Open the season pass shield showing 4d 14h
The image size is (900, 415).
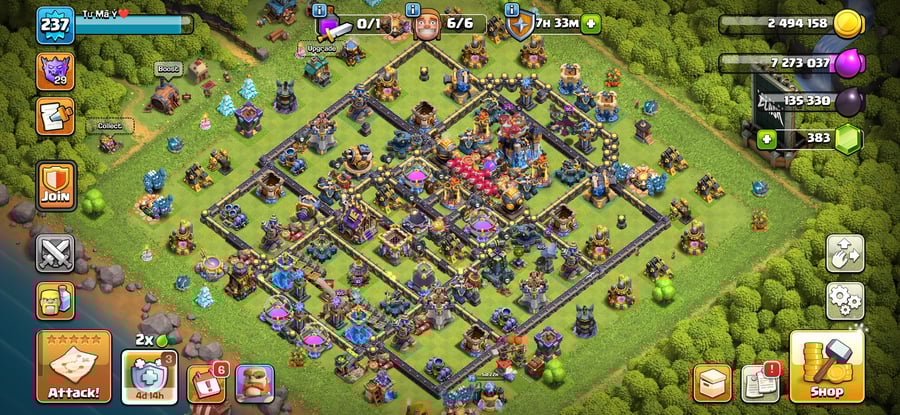coord(141,378)
